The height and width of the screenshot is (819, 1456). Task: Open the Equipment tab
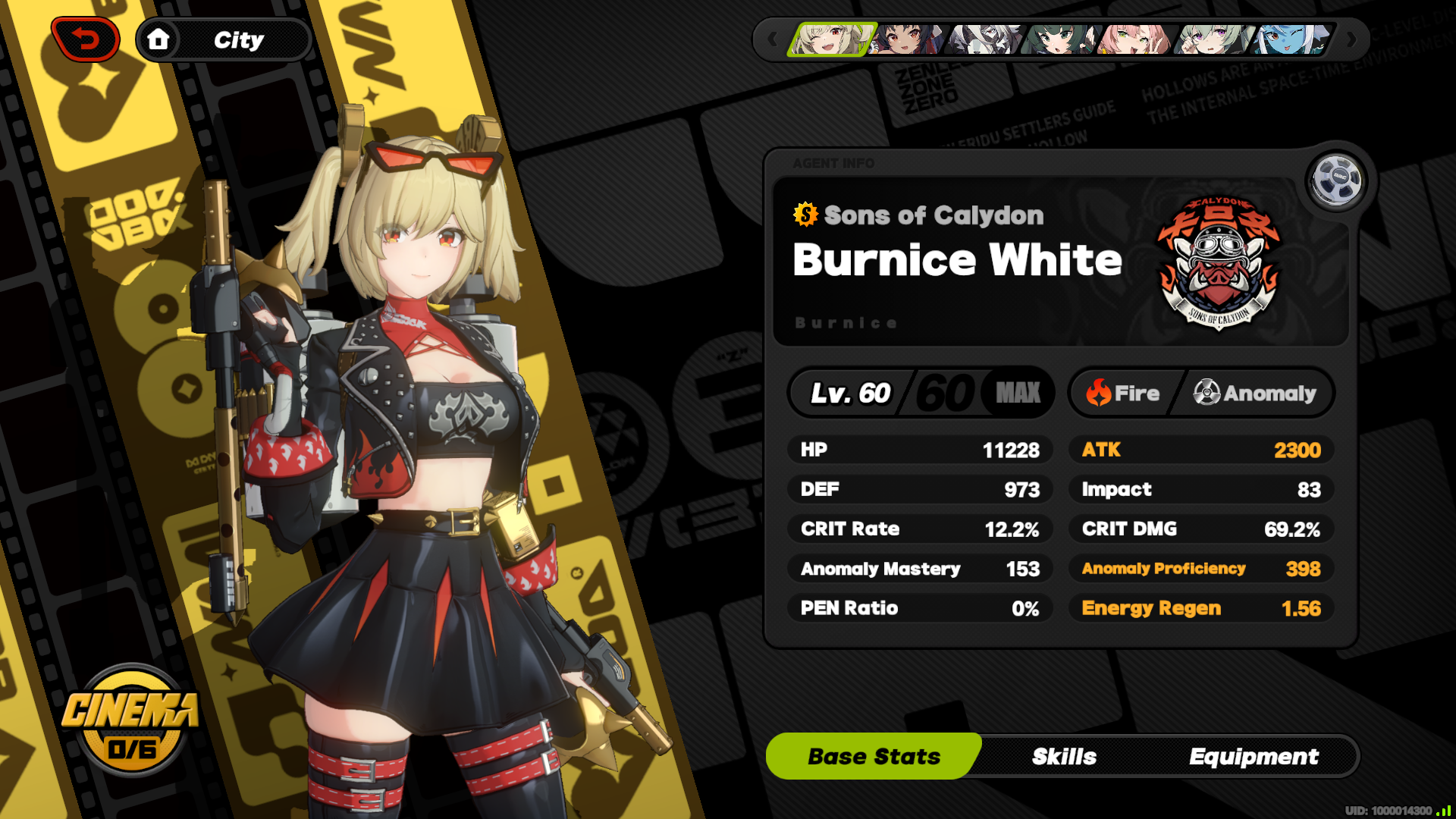[1254, 755]
